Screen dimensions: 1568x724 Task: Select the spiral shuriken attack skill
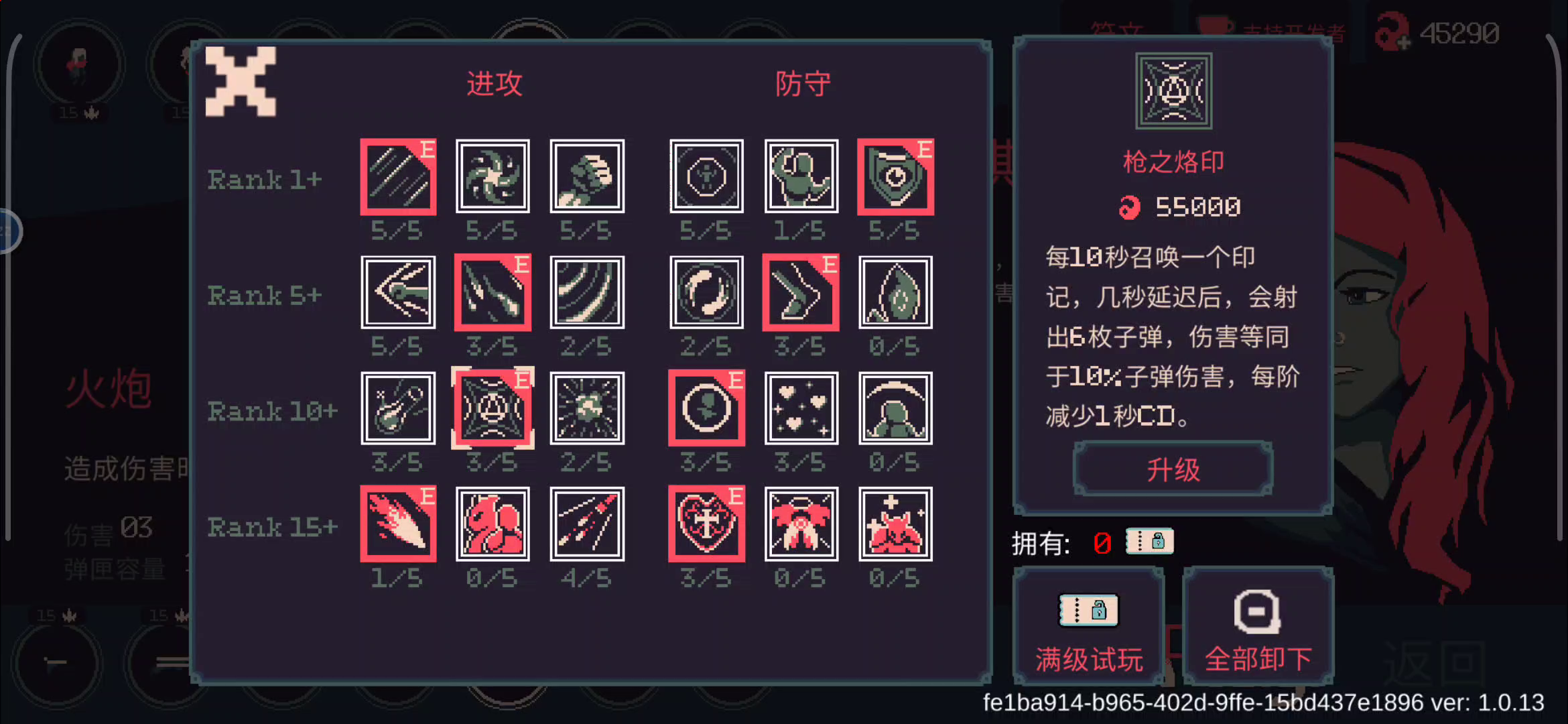493,176
